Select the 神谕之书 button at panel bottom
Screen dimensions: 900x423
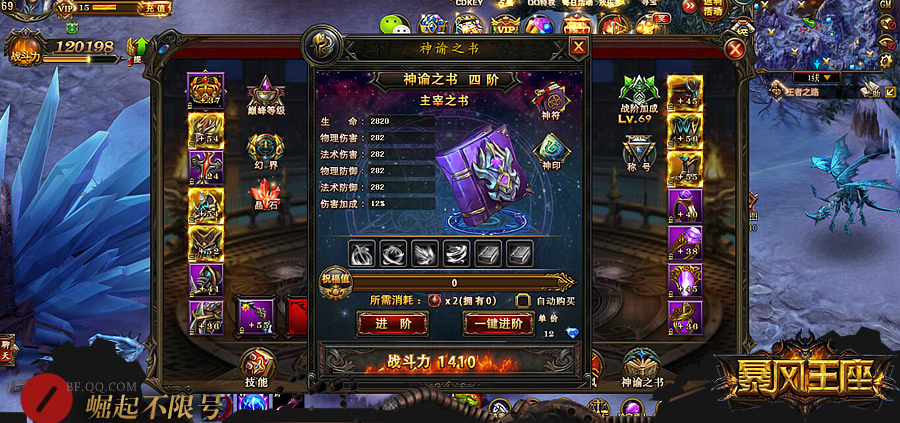click(641, 364)
